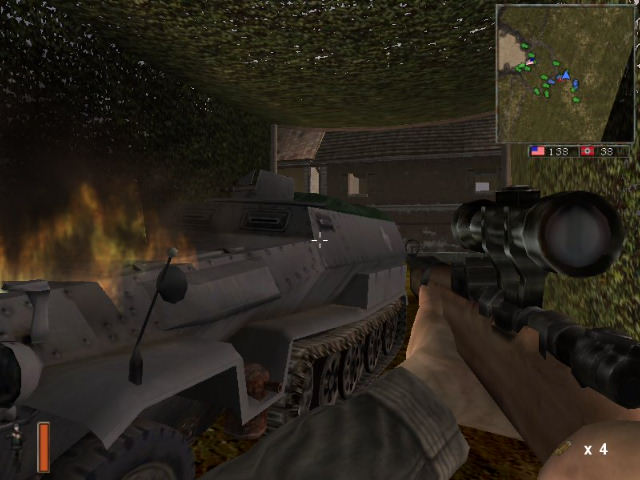Click the soldier stance icon
Screen dimensions: 640x480
tap(16, 438)
